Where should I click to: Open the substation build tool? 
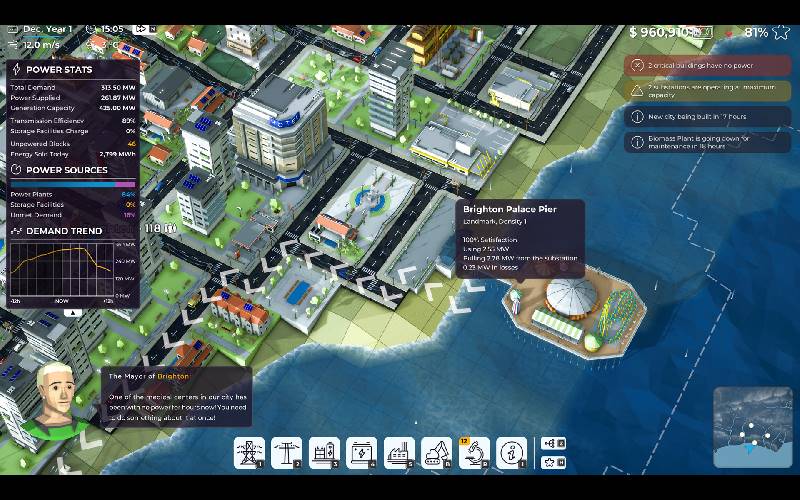[x=322, y=452]
